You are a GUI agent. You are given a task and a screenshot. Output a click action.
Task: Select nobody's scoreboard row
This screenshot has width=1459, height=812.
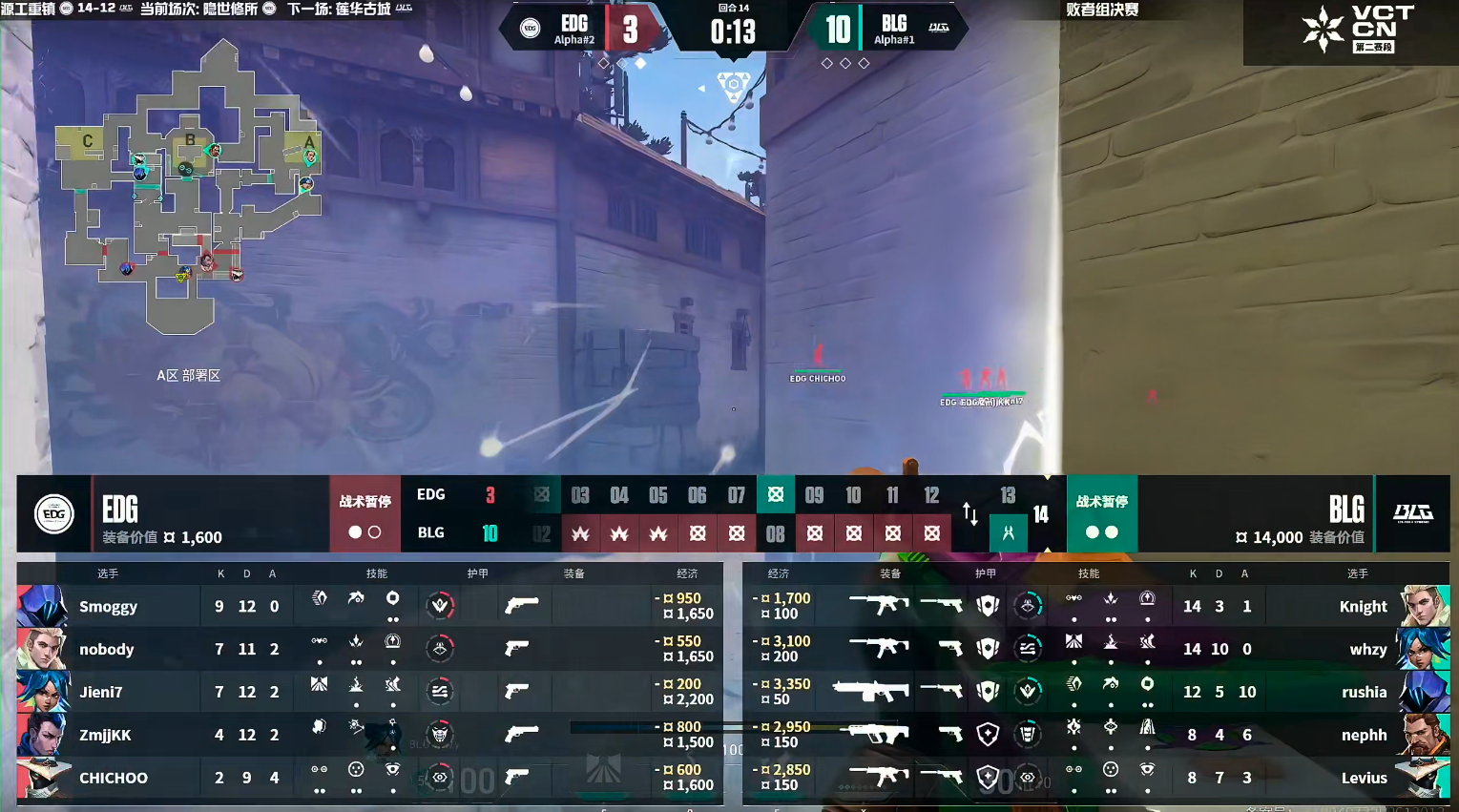pos(106,650)
